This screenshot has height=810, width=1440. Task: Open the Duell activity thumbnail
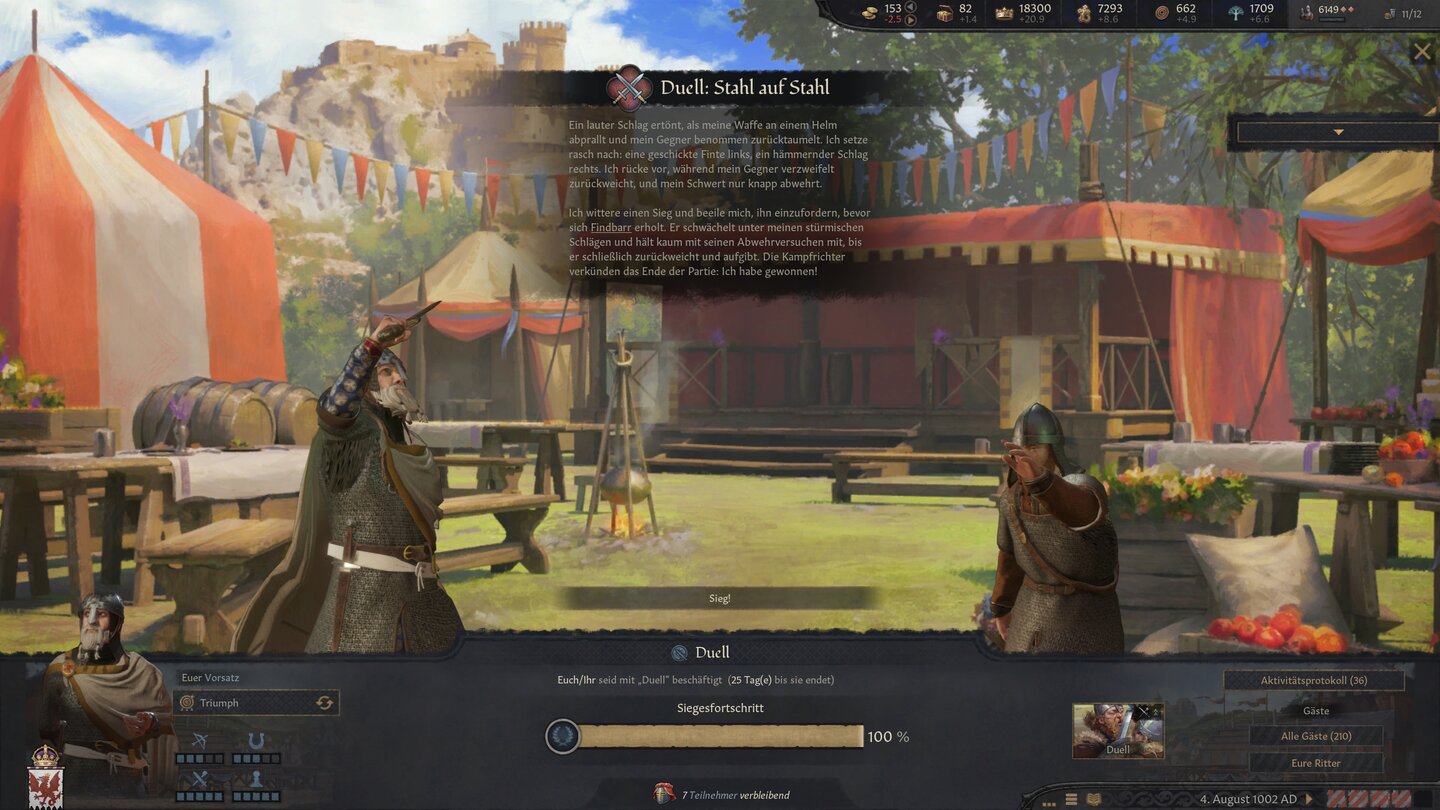tap(1117, 730)
